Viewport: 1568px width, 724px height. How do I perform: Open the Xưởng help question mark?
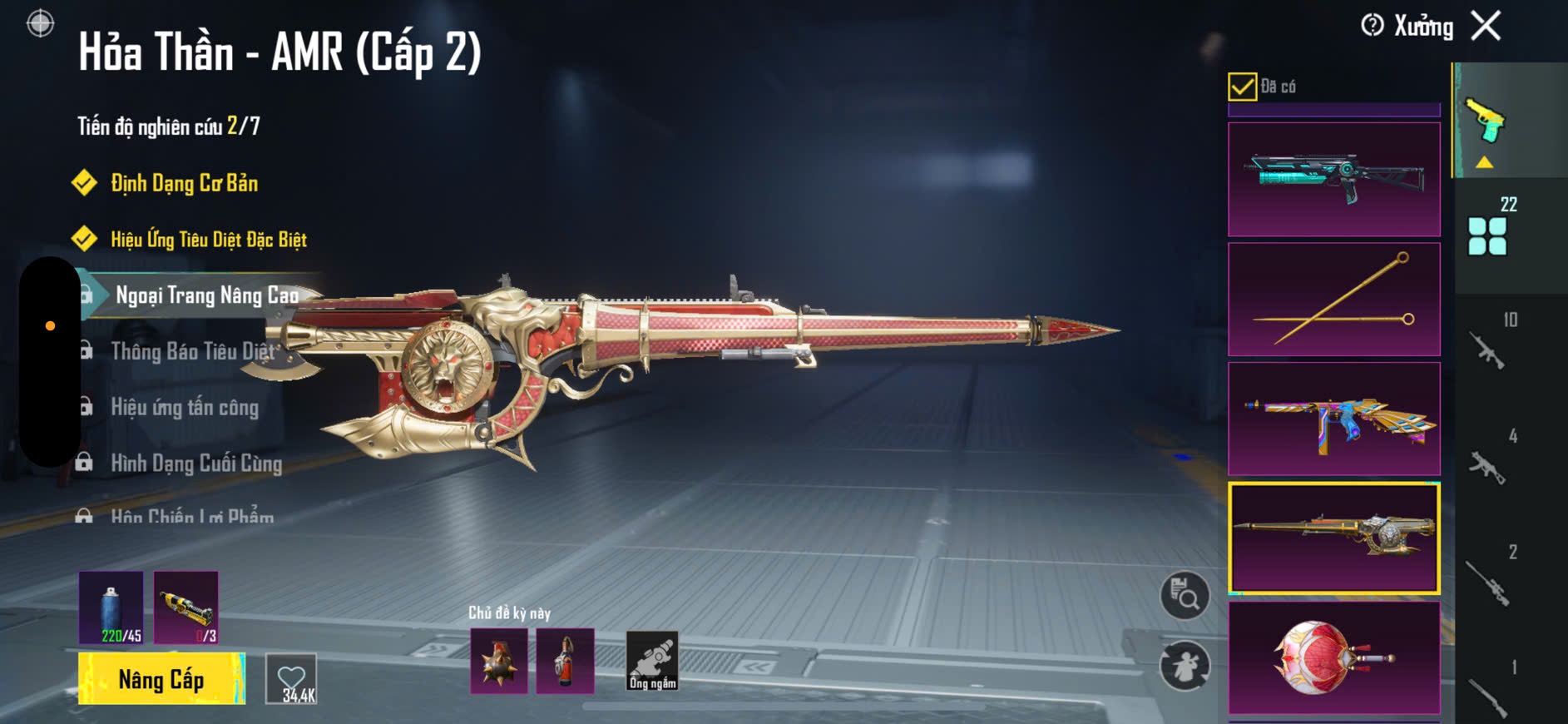(x=1373, y=26)
